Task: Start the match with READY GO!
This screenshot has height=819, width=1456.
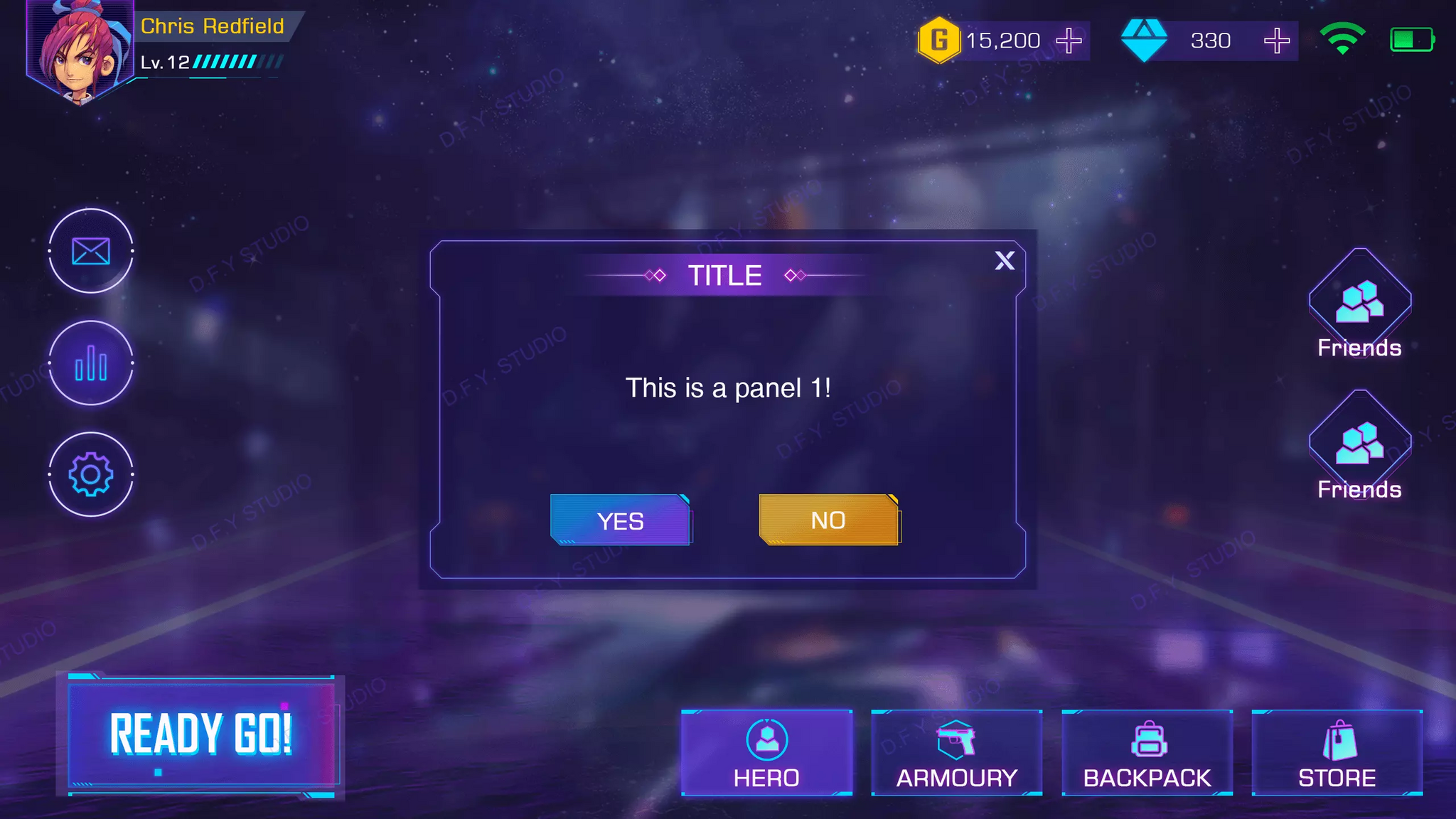Action: (x=201, y=734)
